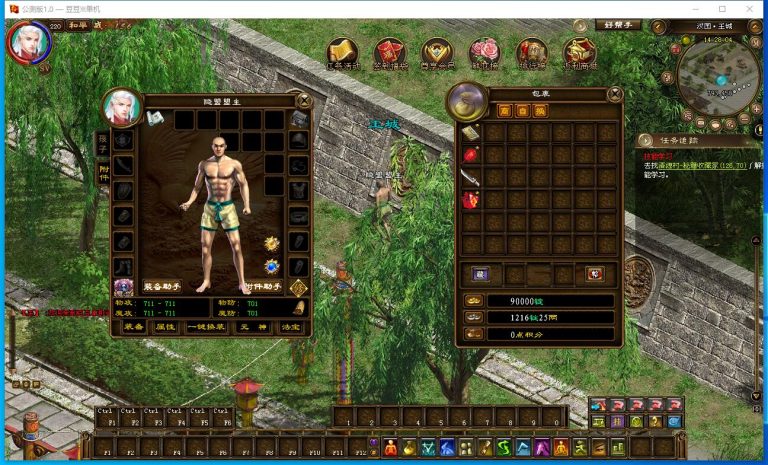Open the 法宝 treasure tab
This screenshot has width=768, height=465.
(x=290, y=327)
